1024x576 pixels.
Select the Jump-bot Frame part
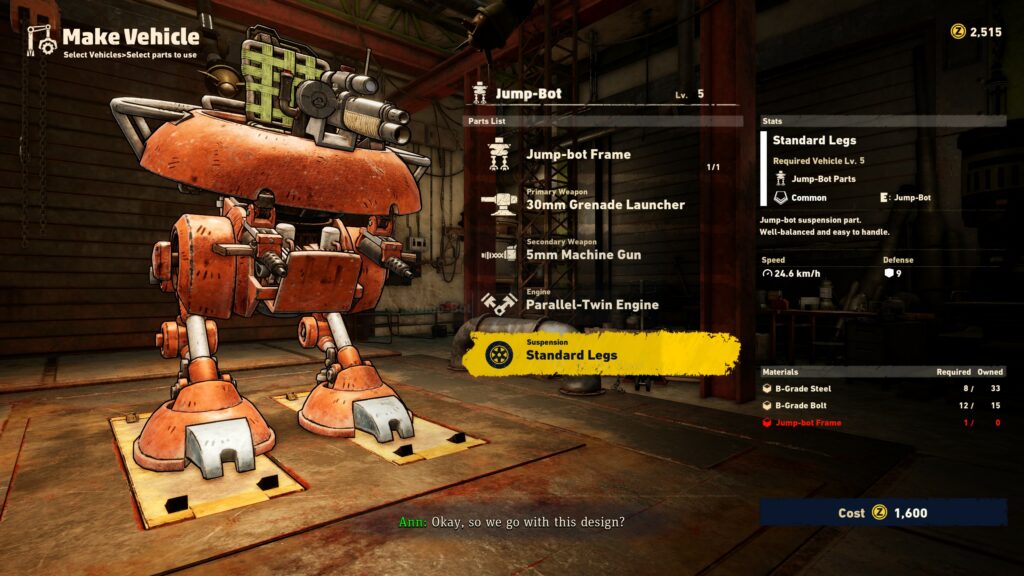point(578,155)
